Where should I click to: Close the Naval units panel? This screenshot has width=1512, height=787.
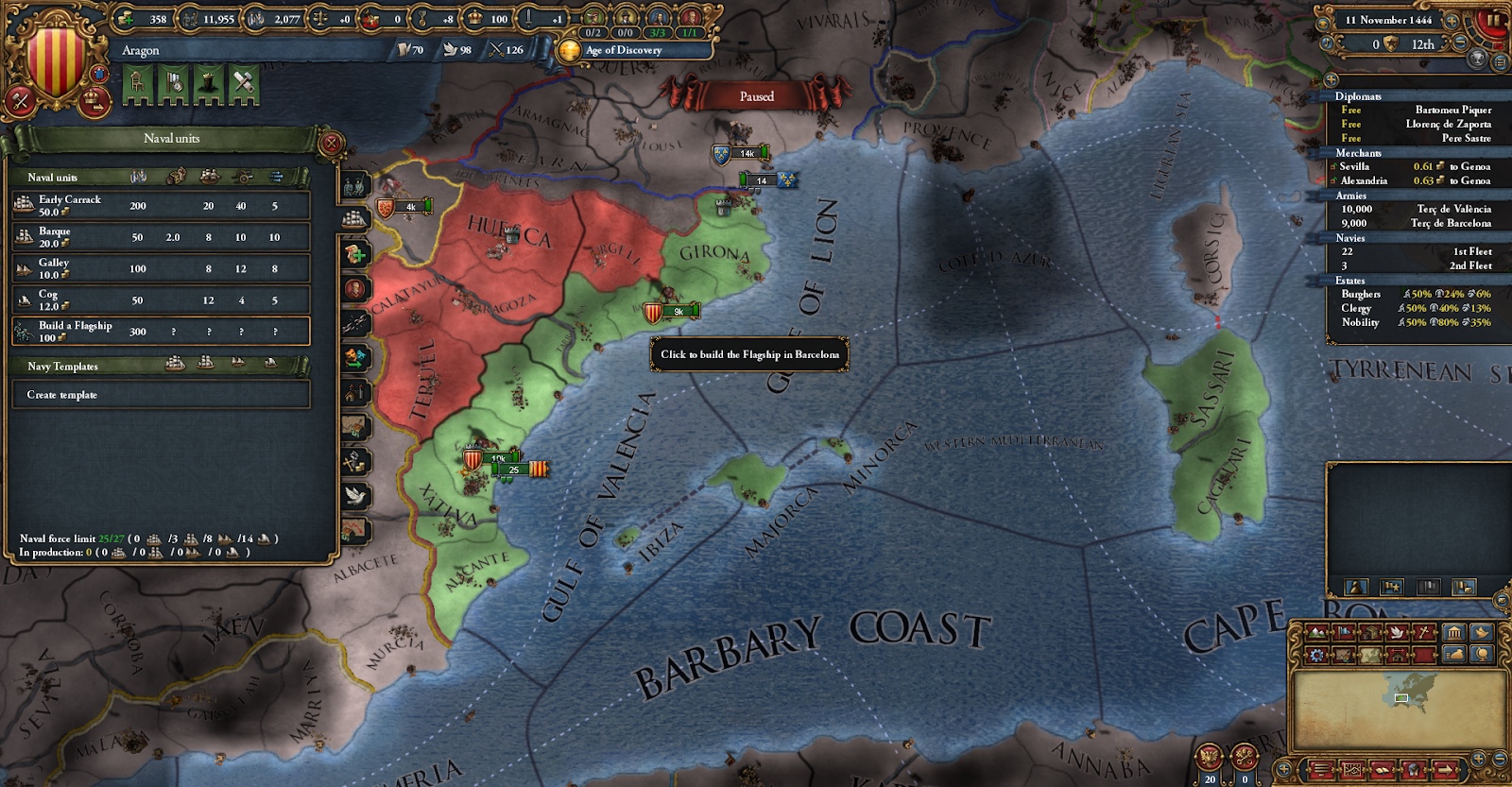pos(331,144)
